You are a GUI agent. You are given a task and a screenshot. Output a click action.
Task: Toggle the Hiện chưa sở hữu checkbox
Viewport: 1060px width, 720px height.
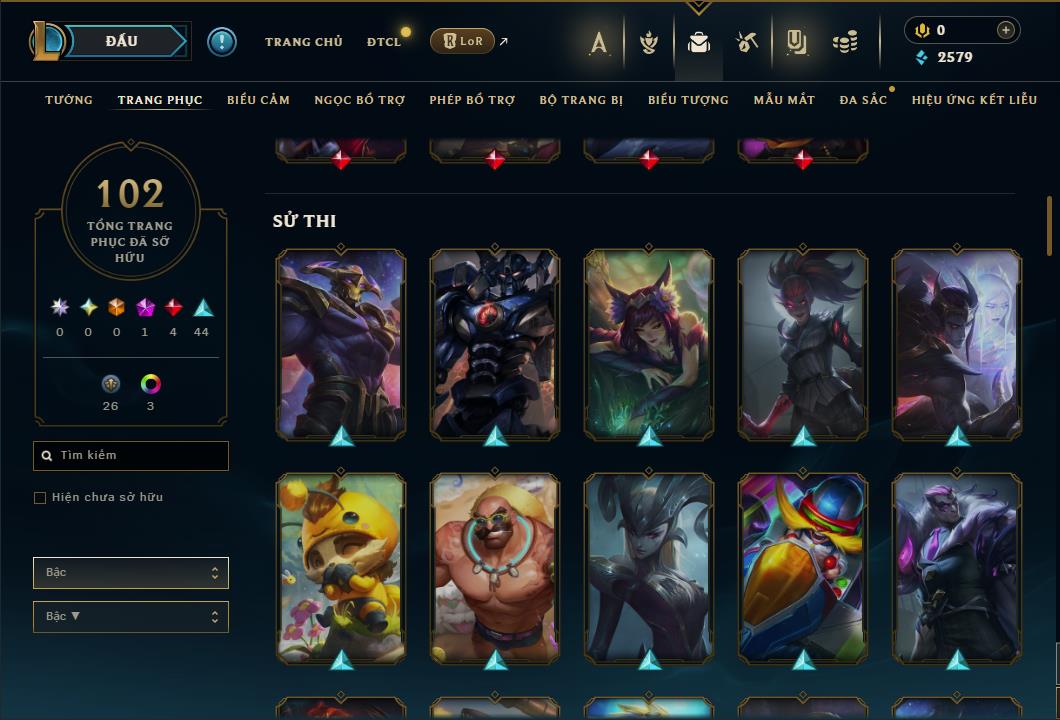pos(40,498)
